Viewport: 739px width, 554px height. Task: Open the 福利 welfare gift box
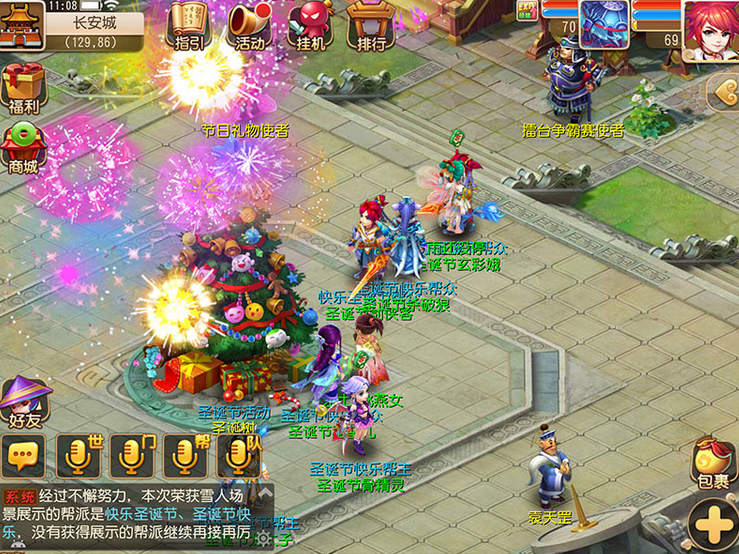(x=22, y=88)
